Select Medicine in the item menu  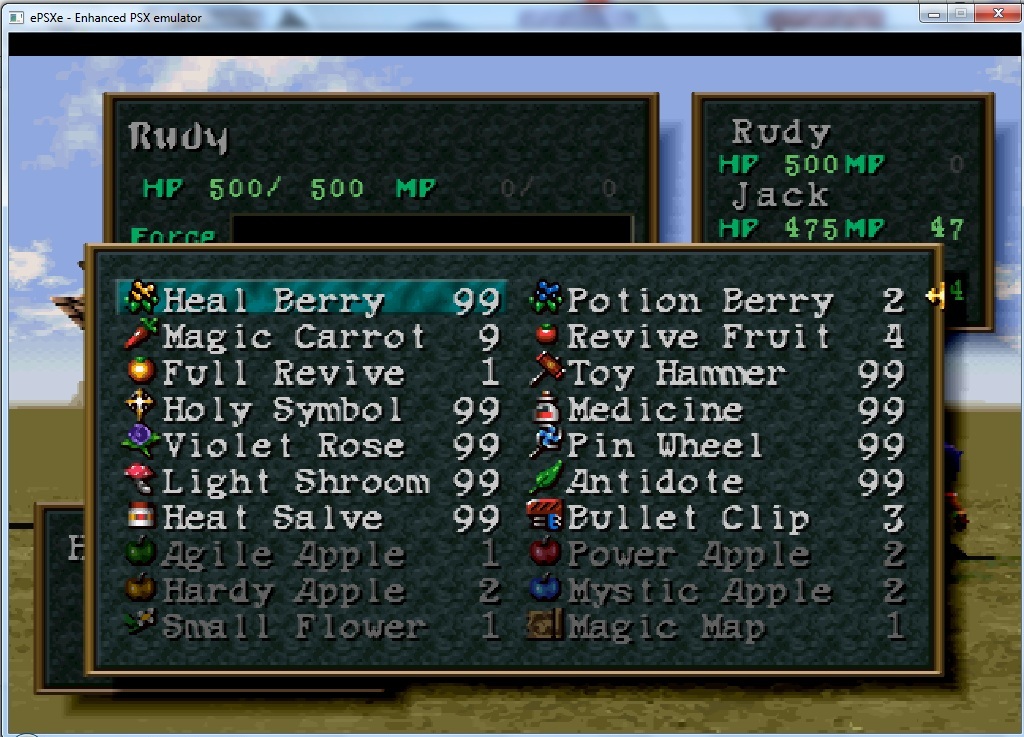tap(655, 410)
